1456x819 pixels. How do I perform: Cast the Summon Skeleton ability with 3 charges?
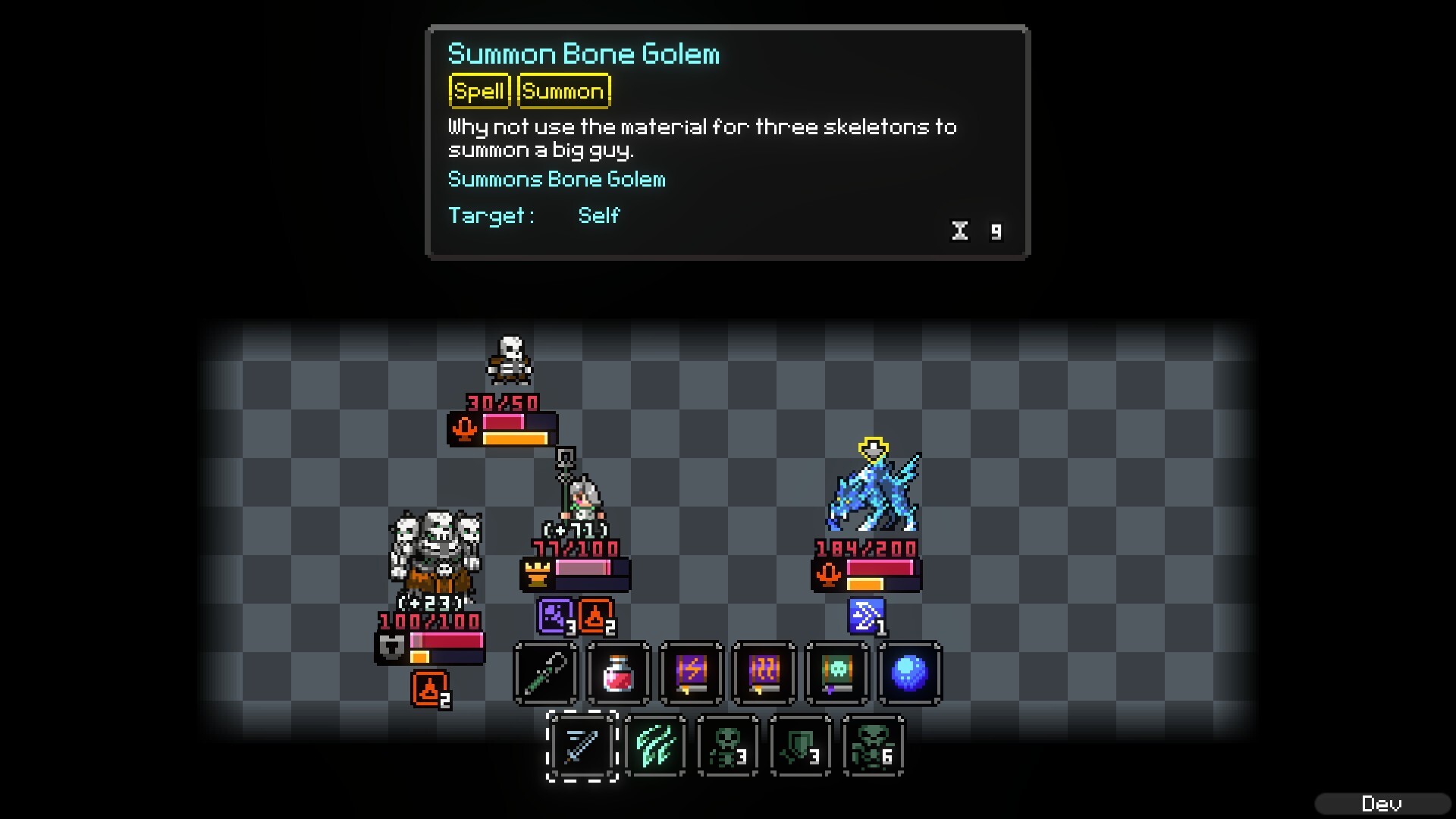[x=729, y=747]
